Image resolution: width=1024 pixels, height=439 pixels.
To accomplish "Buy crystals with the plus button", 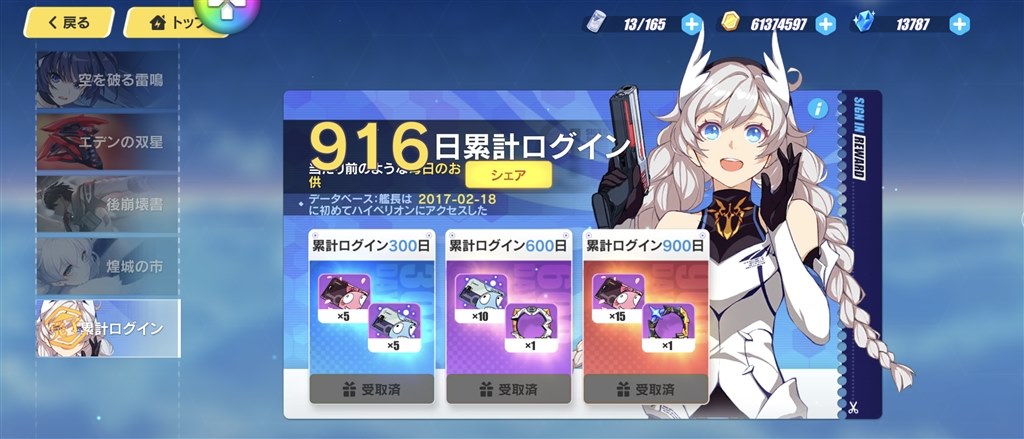I will click(959, 24).
